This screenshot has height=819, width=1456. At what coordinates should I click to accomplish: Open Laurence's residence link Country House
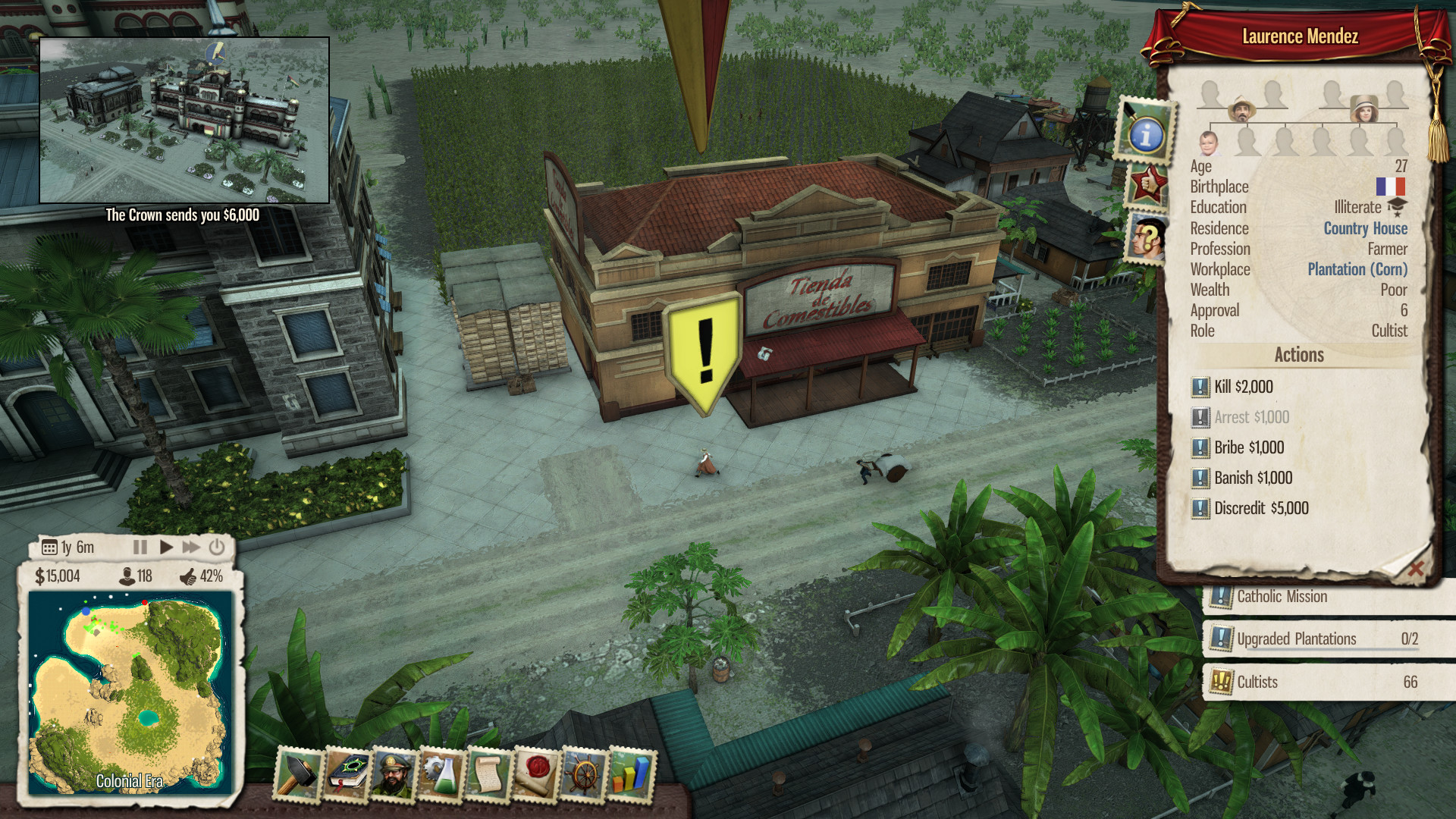(x=1364, y=228)
